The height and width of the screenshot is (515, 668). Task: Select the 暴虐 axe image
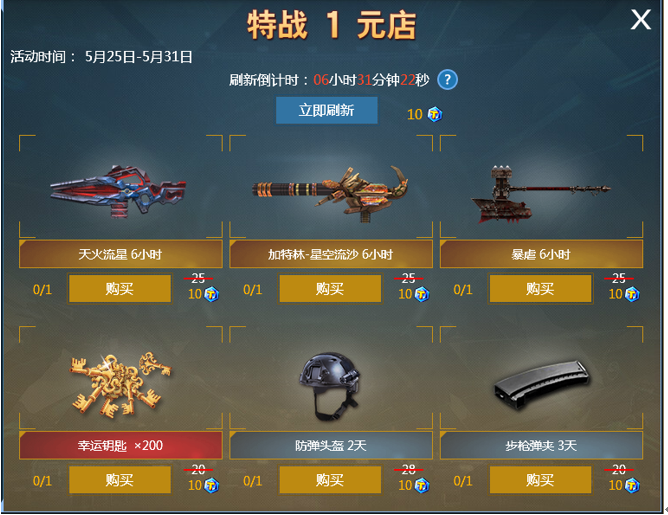[x=532, y=190]
